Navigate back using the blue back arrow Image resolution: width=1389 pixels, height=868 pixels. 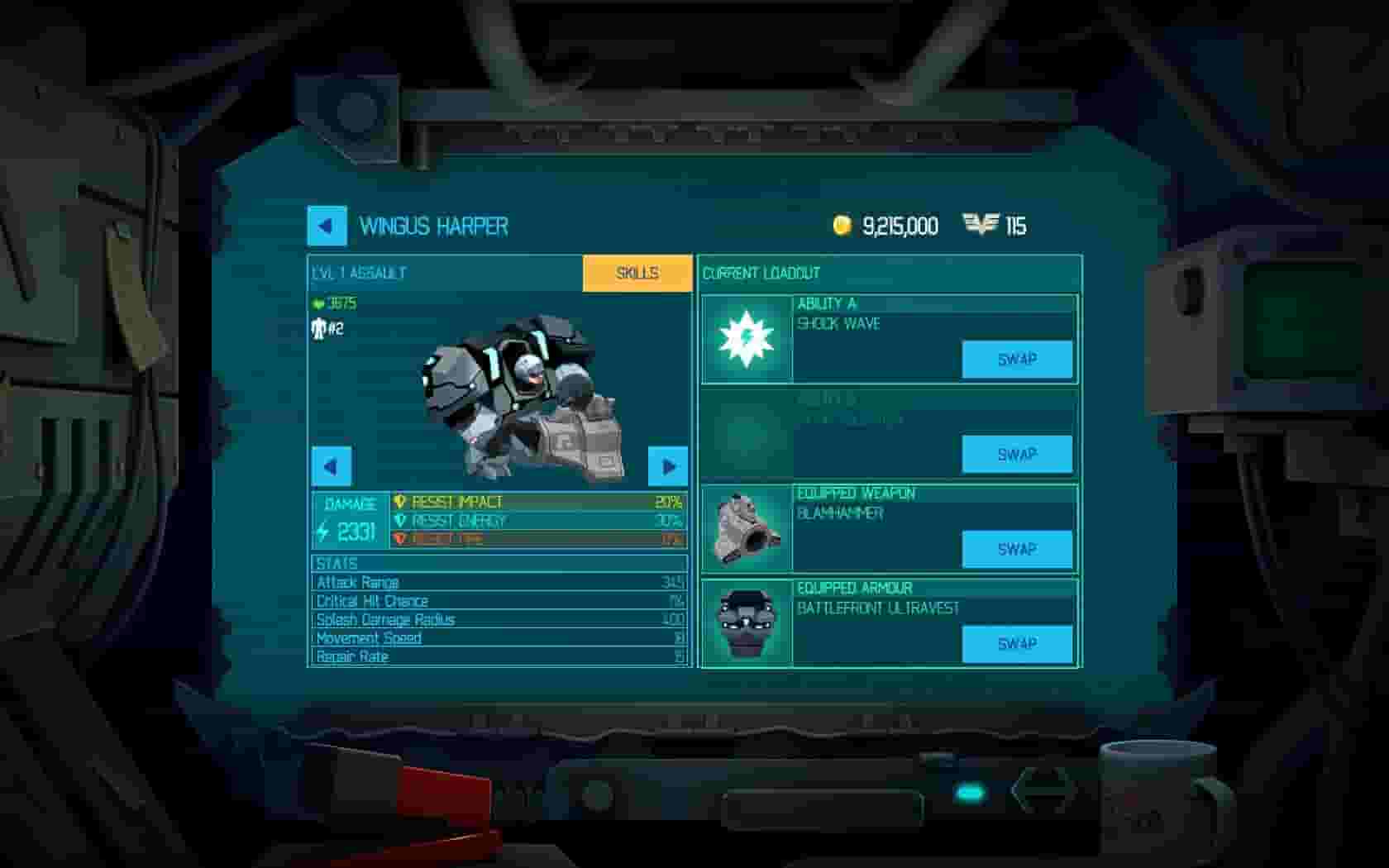click(x=328, y=226)
